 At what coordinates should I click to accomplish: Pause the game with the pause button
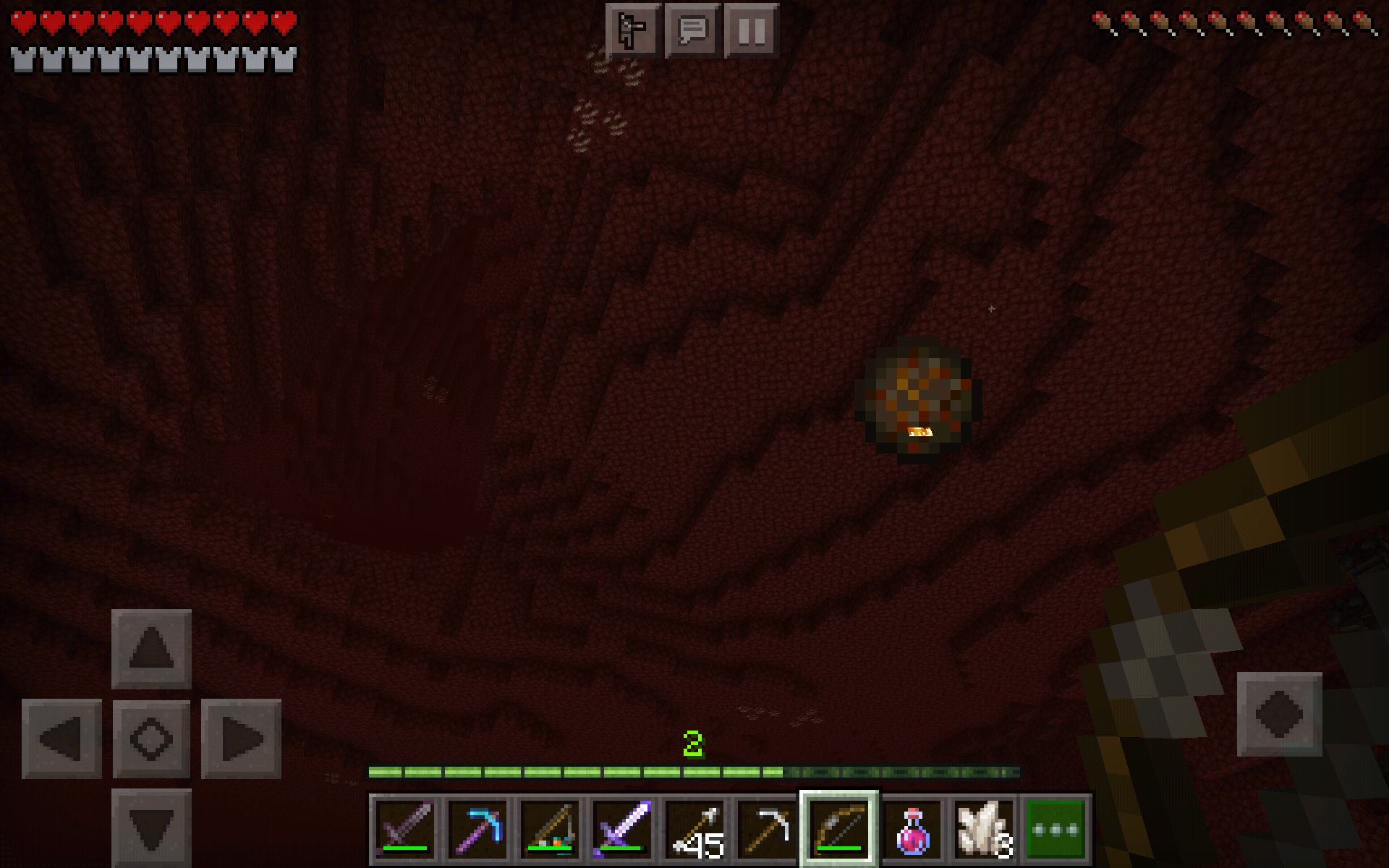pos(752,30)
